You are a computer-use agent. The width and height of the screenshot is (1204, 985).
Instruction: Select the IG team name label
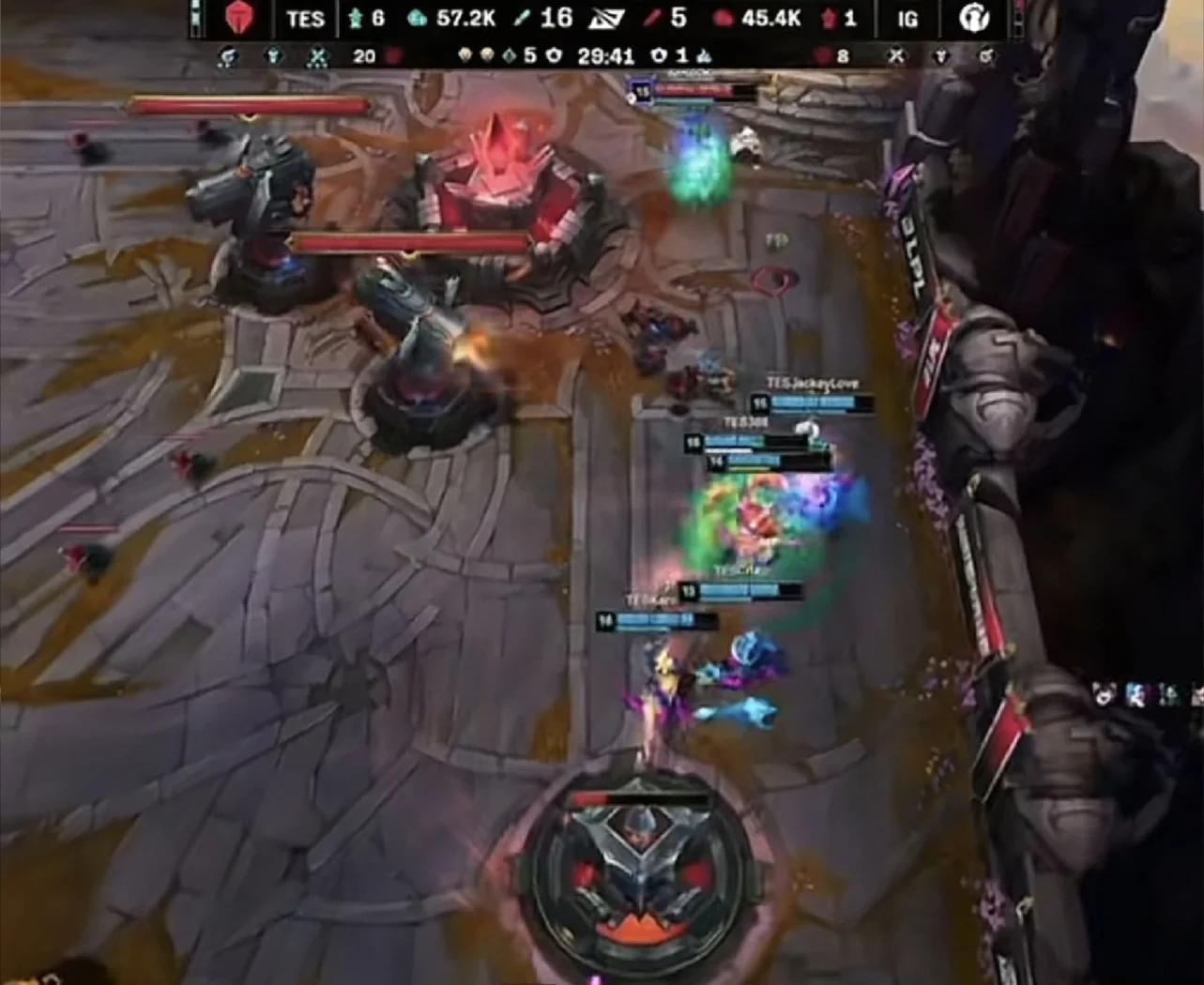(907, 19)
